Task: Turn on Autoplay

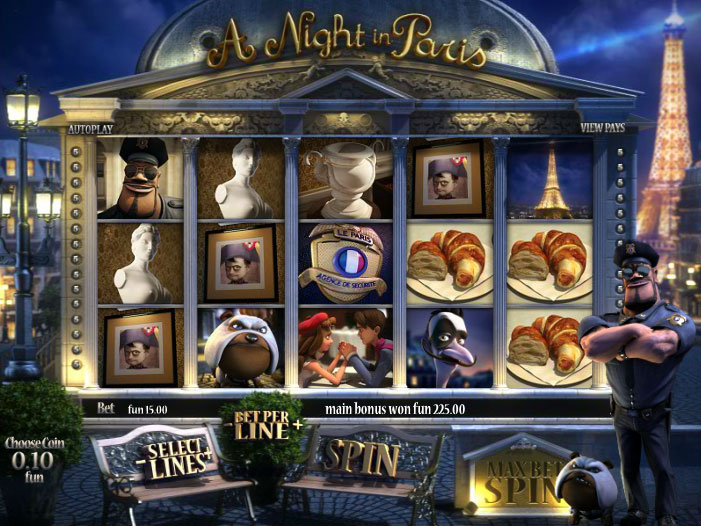Action: pyautogui.click(x=90, y=129)
